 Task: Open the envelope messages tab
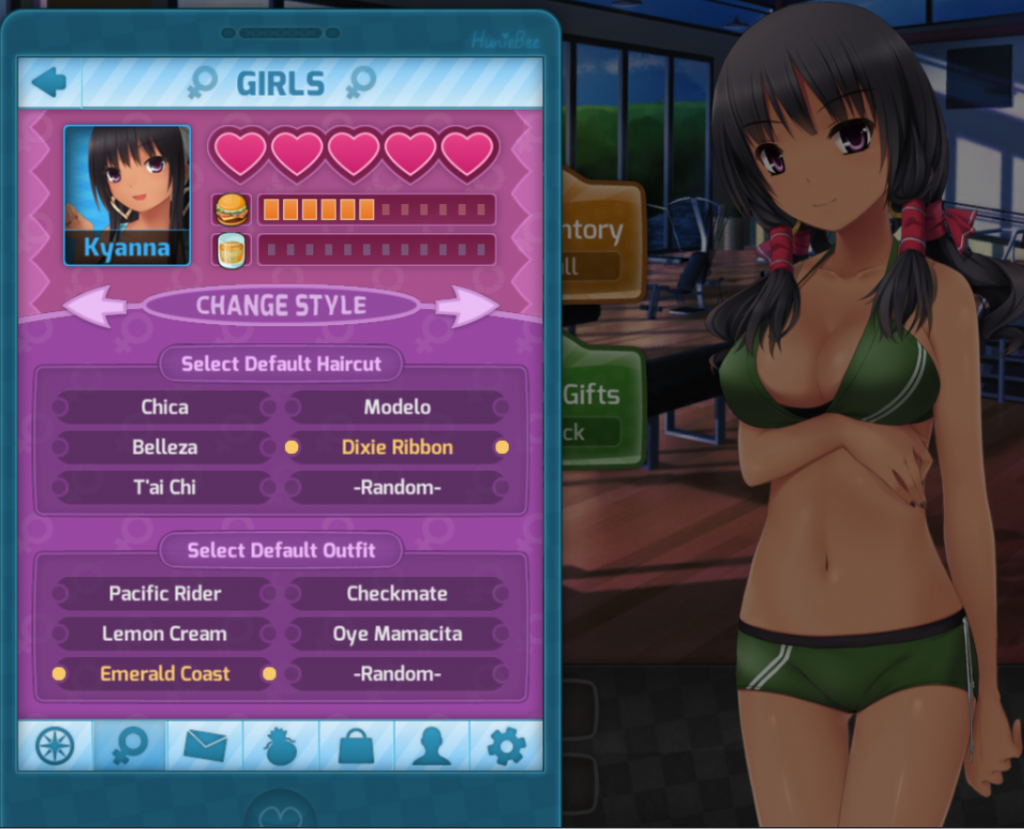(x=205, y=746)
